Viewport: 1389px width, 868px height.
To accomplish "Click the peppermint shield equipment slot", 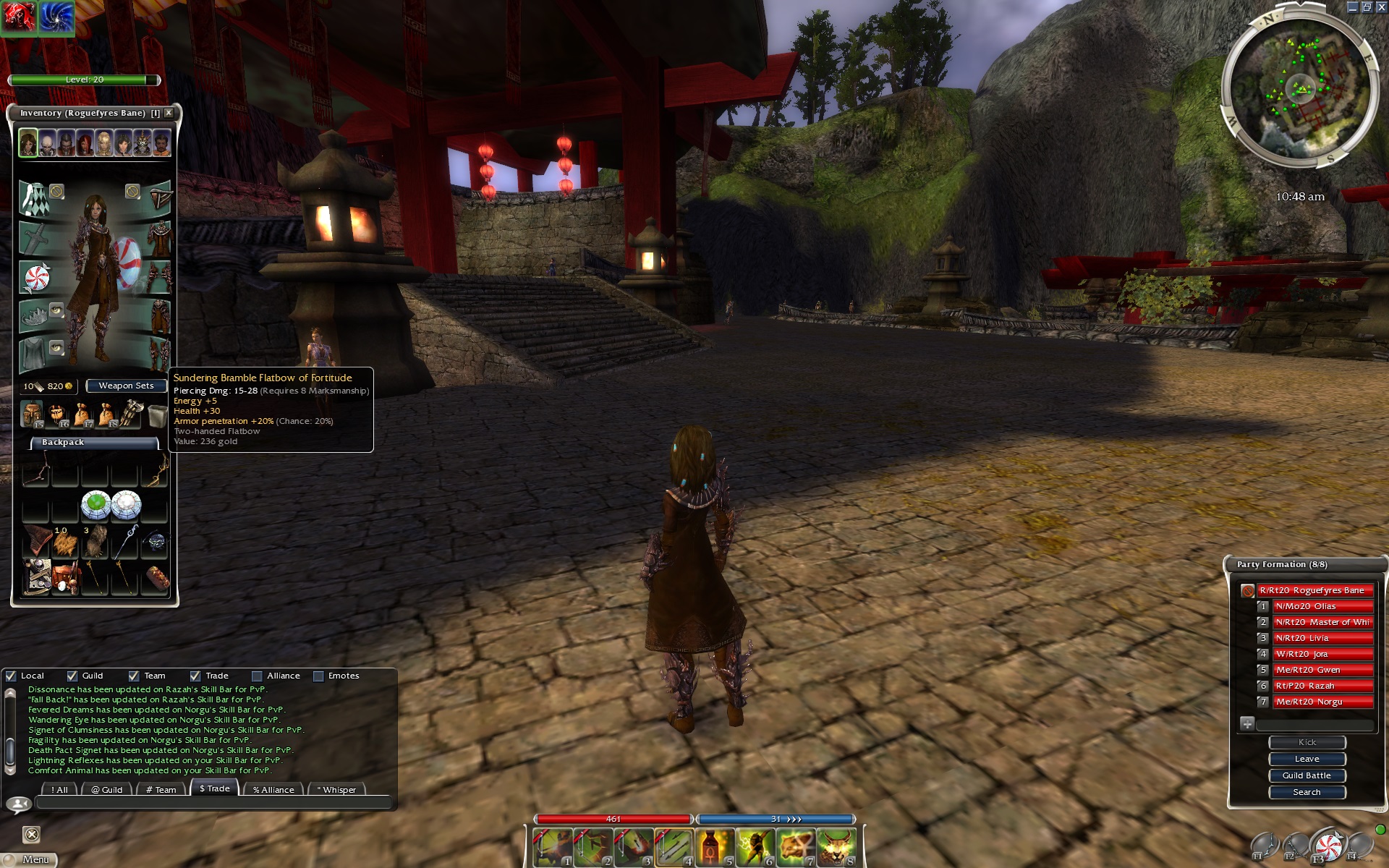I will (x=35, y=278).
